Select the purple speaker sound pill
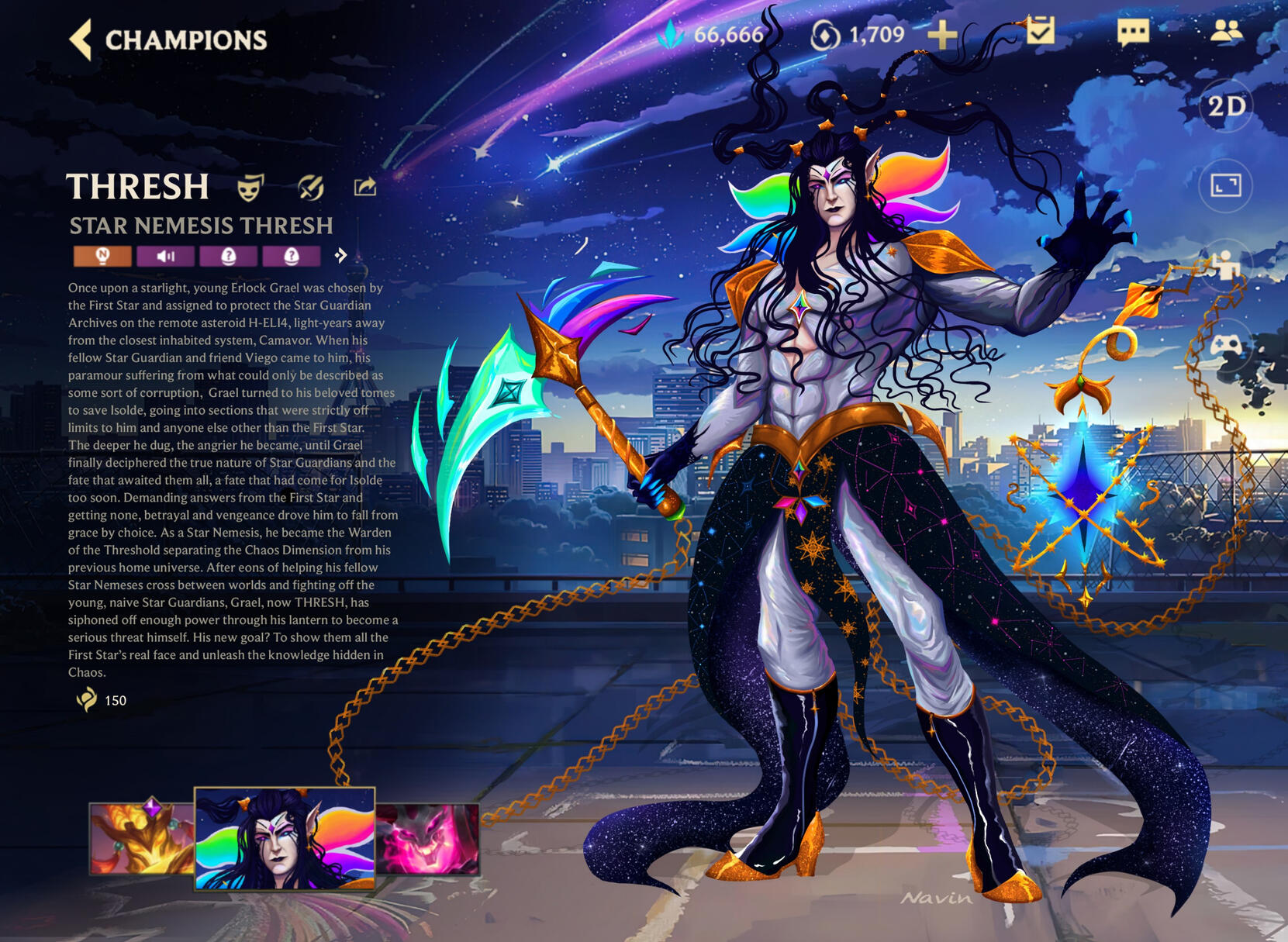 pos(165,256)
